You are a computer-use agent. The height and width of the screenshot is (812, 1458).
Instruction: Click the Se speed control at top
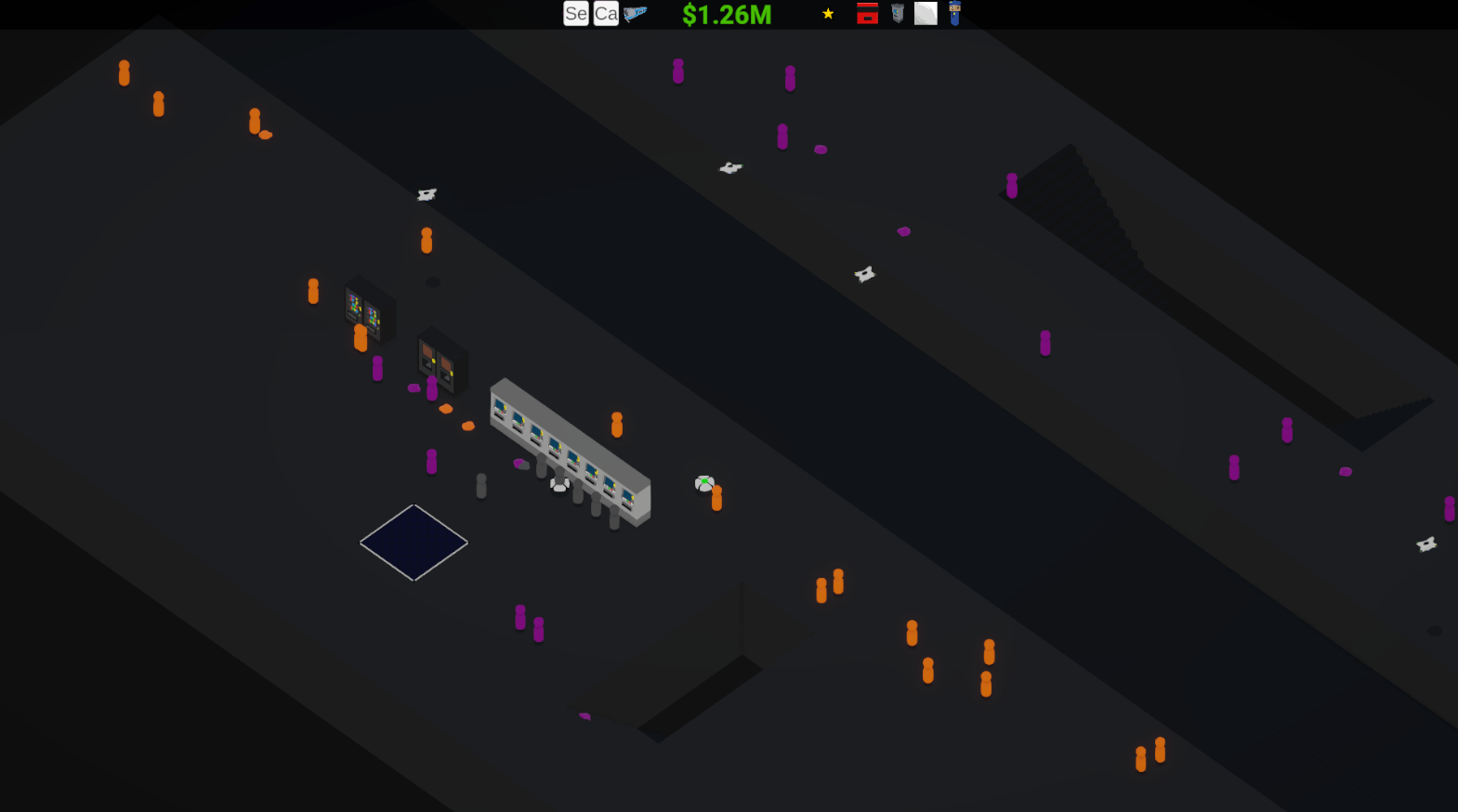click(x=575, y=14)
